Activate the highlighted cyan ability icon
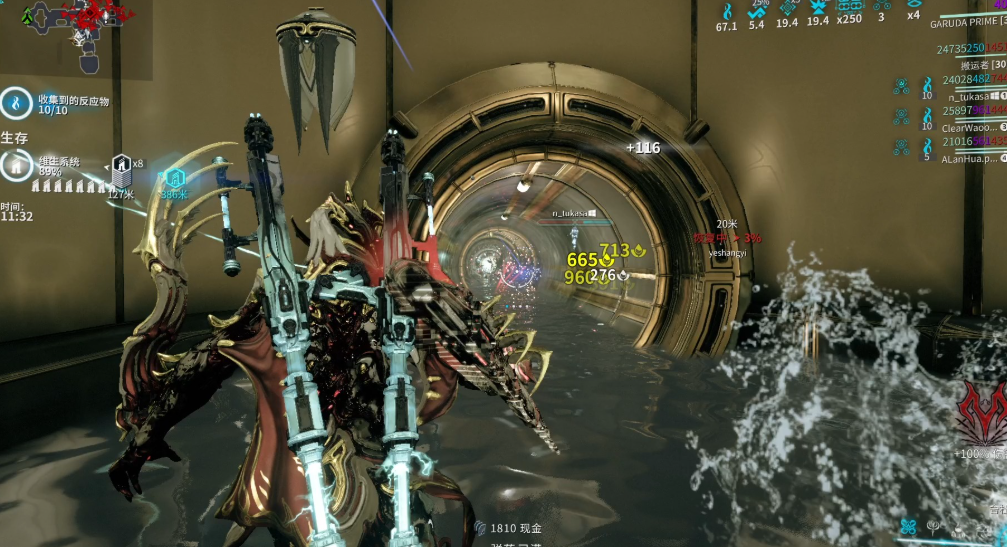The height and width of the screenshot is (547, 1007). [908, 526]
